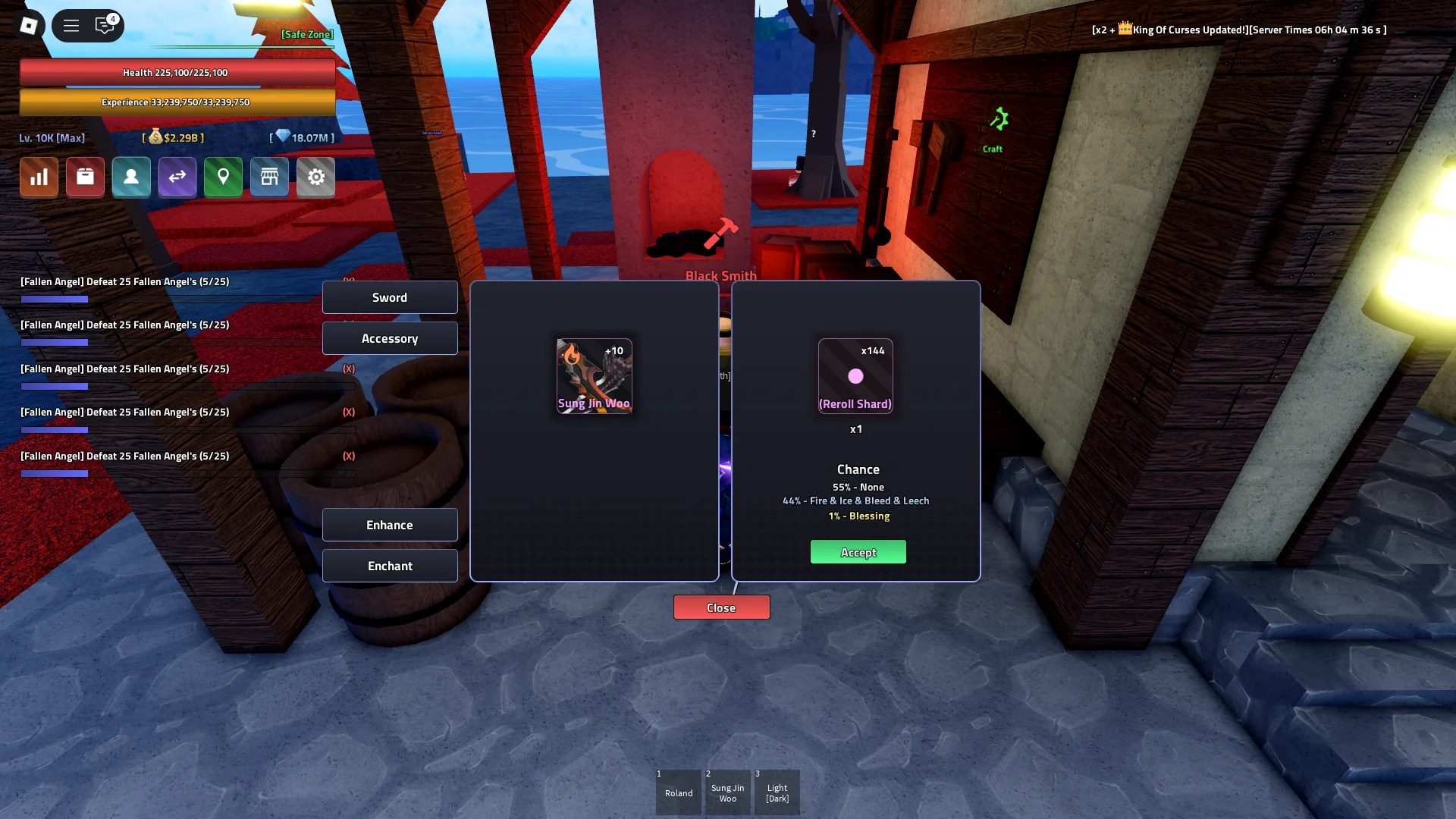Open the inventory box icon
Image resolution: width=1456 pixels, height=819 pixels.
click(x=85, y=177)
